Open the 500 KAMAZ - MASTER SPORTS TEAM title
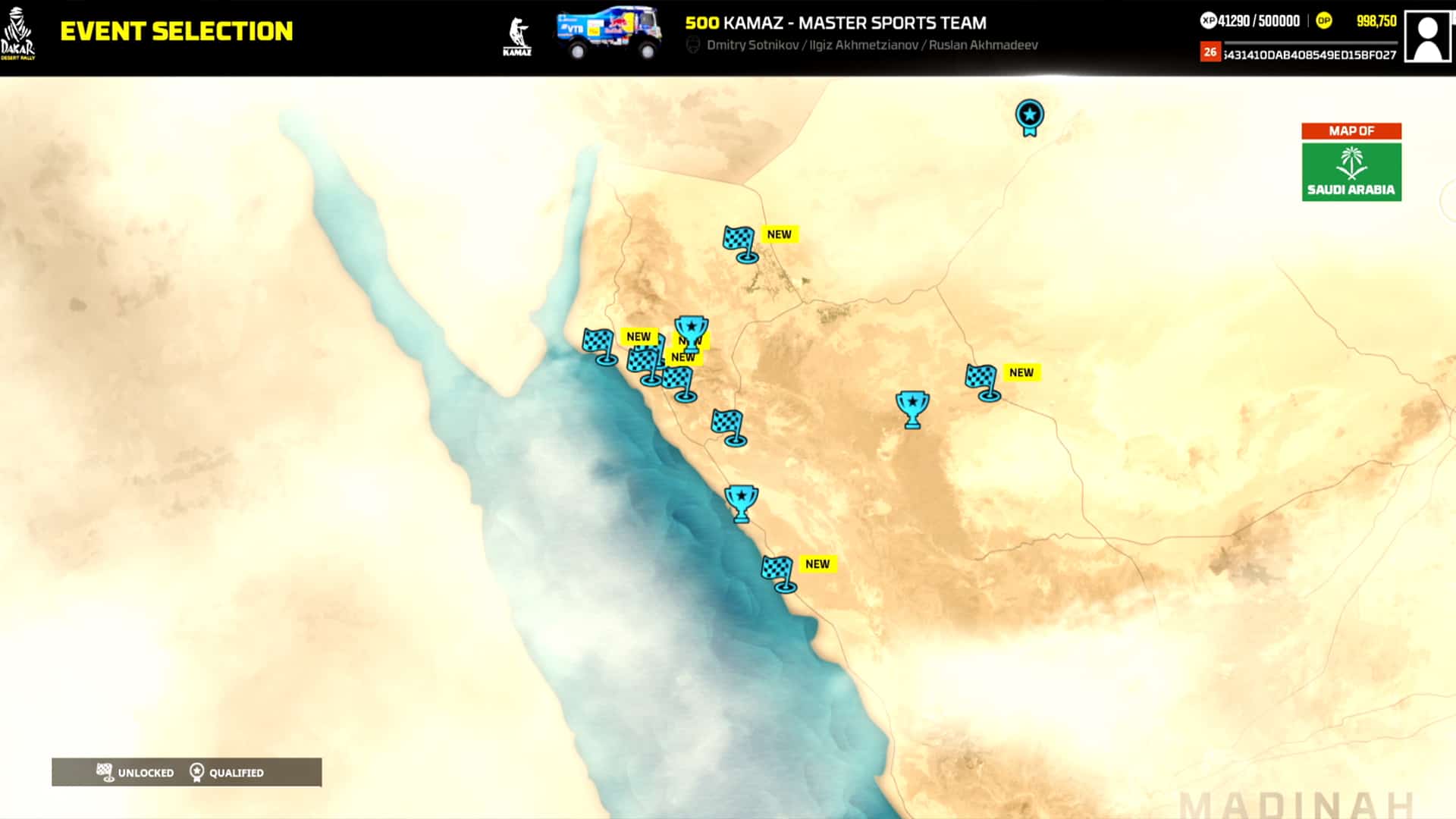The image size is (1456, 819). [x=834, y=23]
